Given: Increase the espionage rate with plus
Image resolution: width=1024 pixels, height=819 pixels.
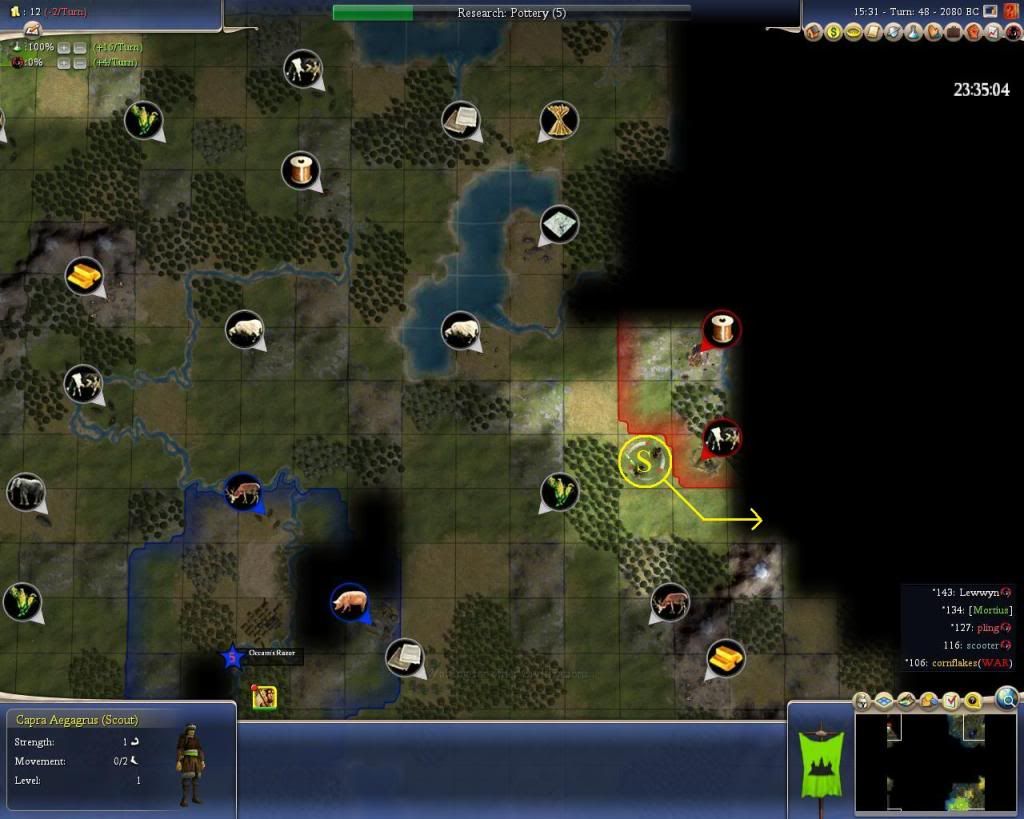Looking at the screenshot, I should click(64, 63).
